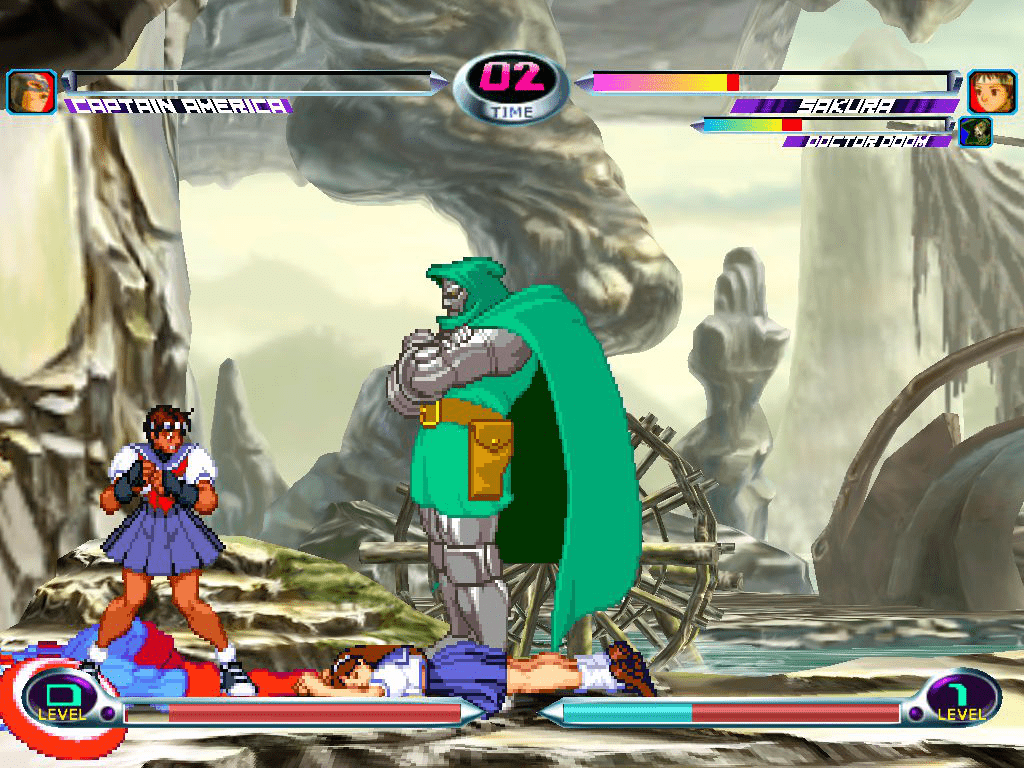Click Captain America's character portrait
The height and width of the screenshot is (768, 1024).
(31, 92)
